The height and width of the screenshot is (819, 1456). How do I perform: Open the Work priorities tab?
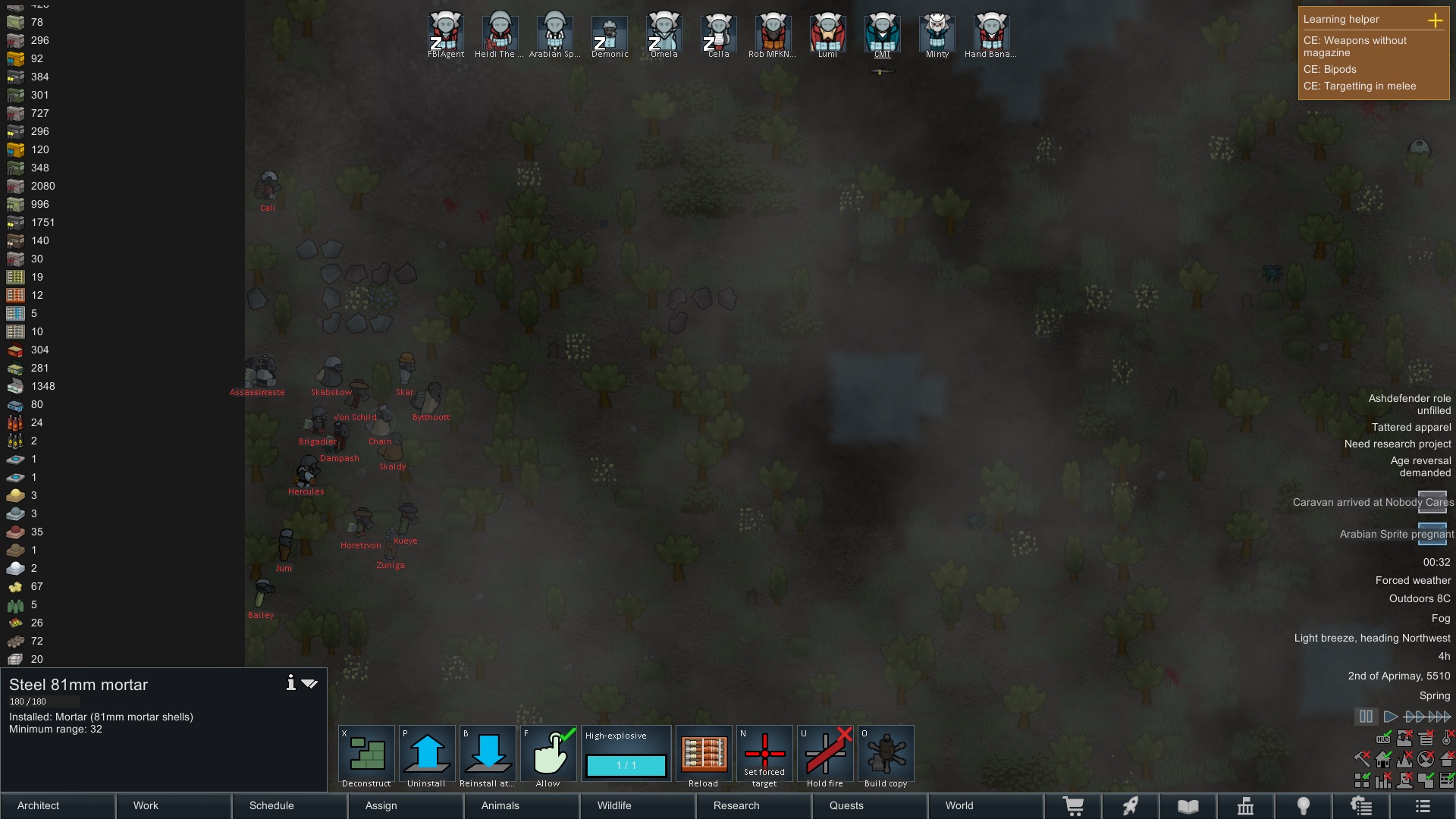(174, 805)
